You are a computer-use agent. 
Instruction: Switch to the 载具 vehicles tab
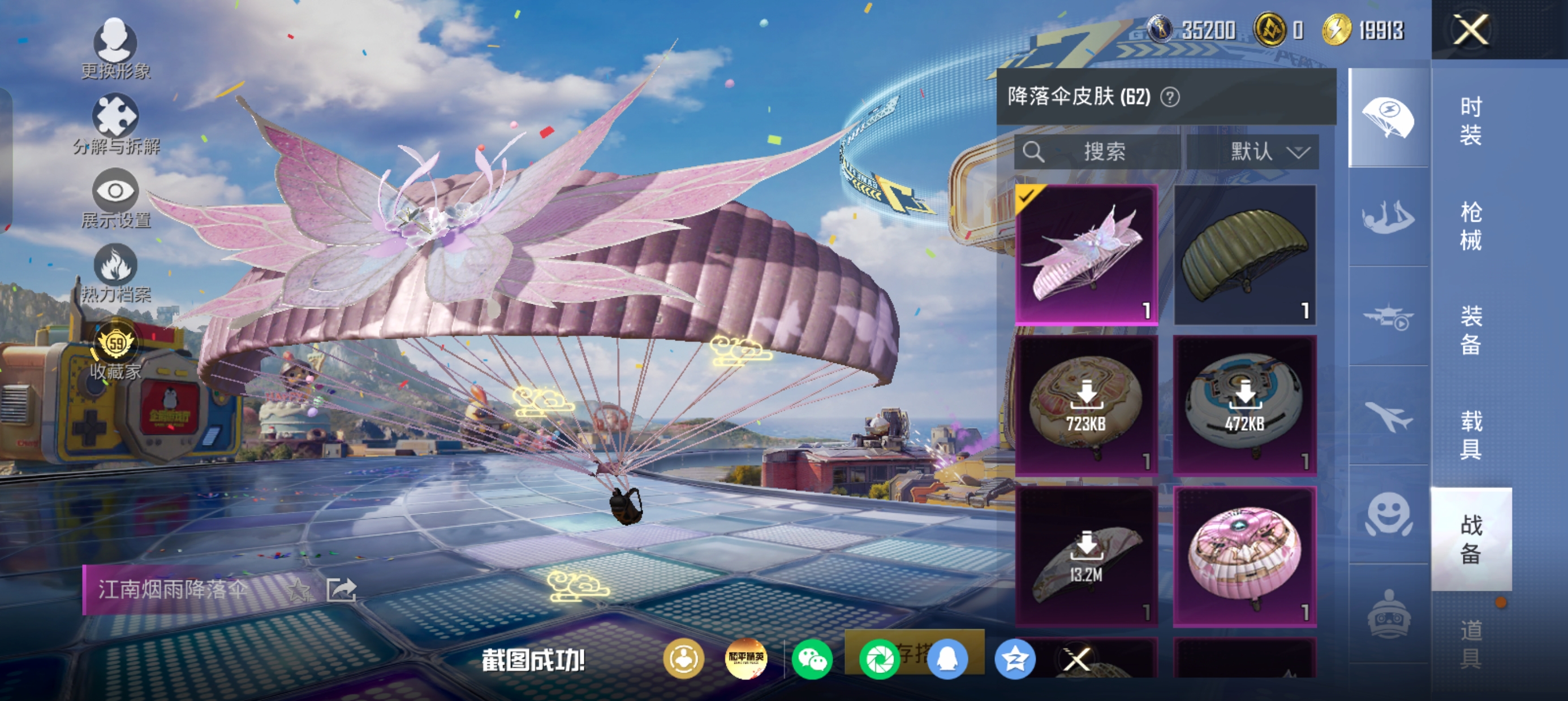pyautogui.click(x=1471, y=435)
